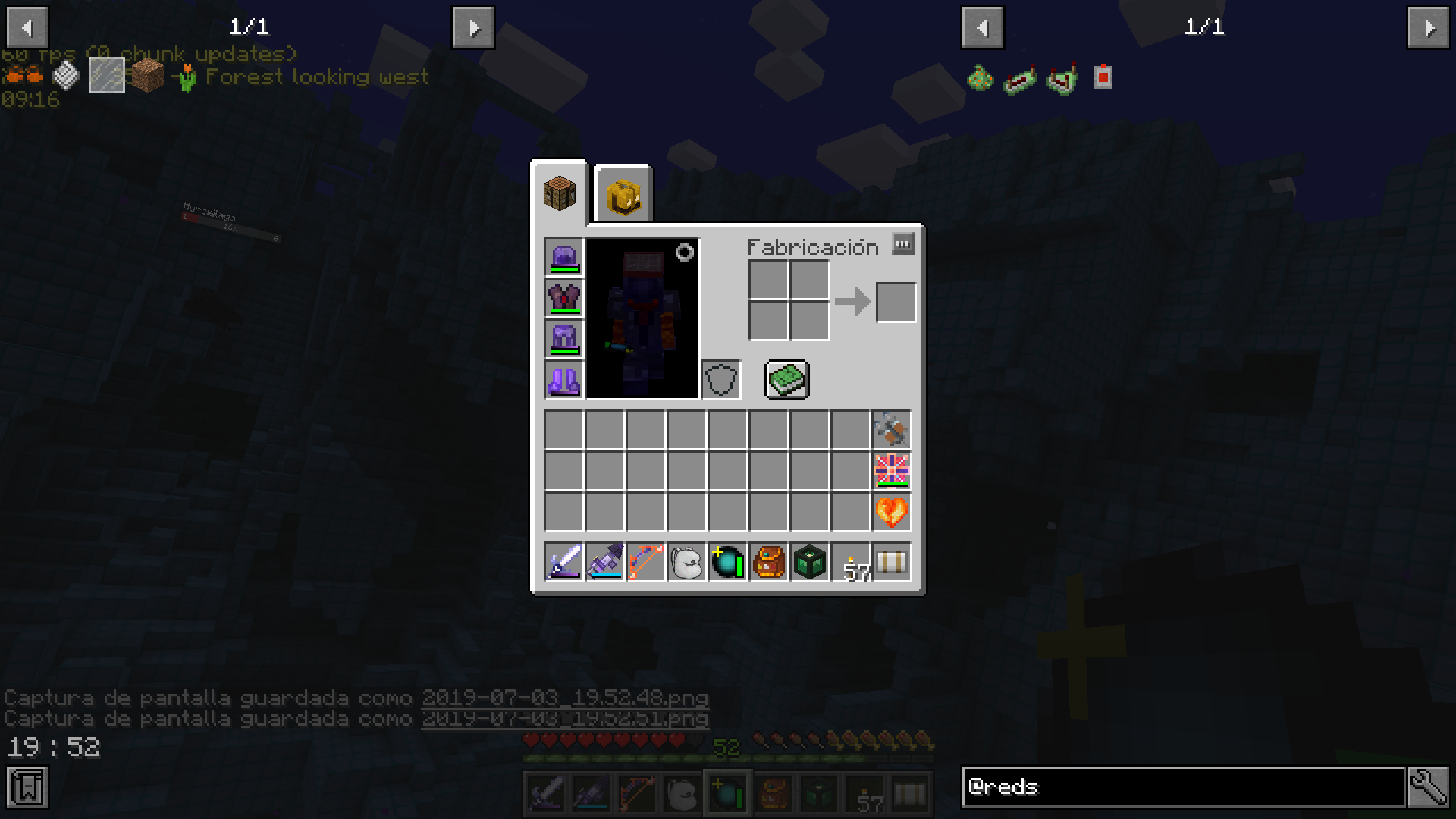Viewport: 1456px width, 819px height.
Task: Click the green recipe book beside the shield slot
Action: pos(786,380)
